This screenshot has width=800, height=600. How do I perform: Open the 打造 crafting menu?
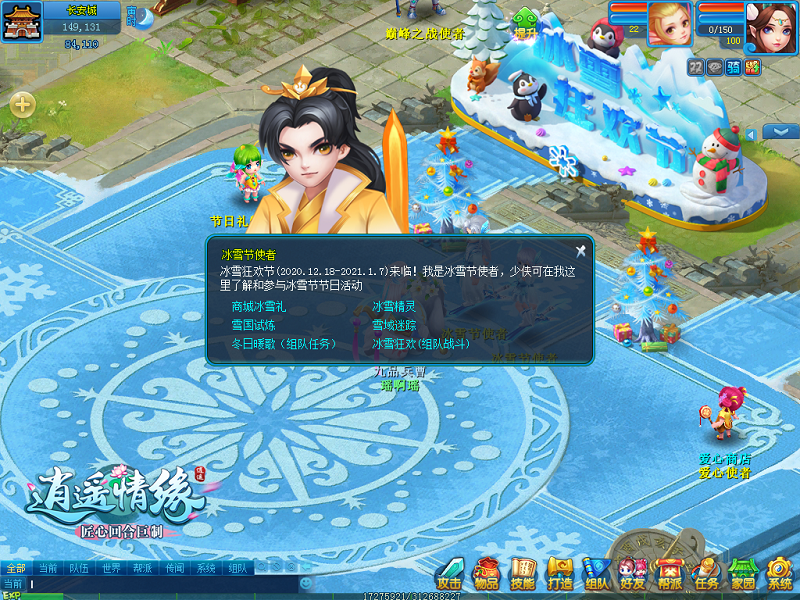pos(560,574)
